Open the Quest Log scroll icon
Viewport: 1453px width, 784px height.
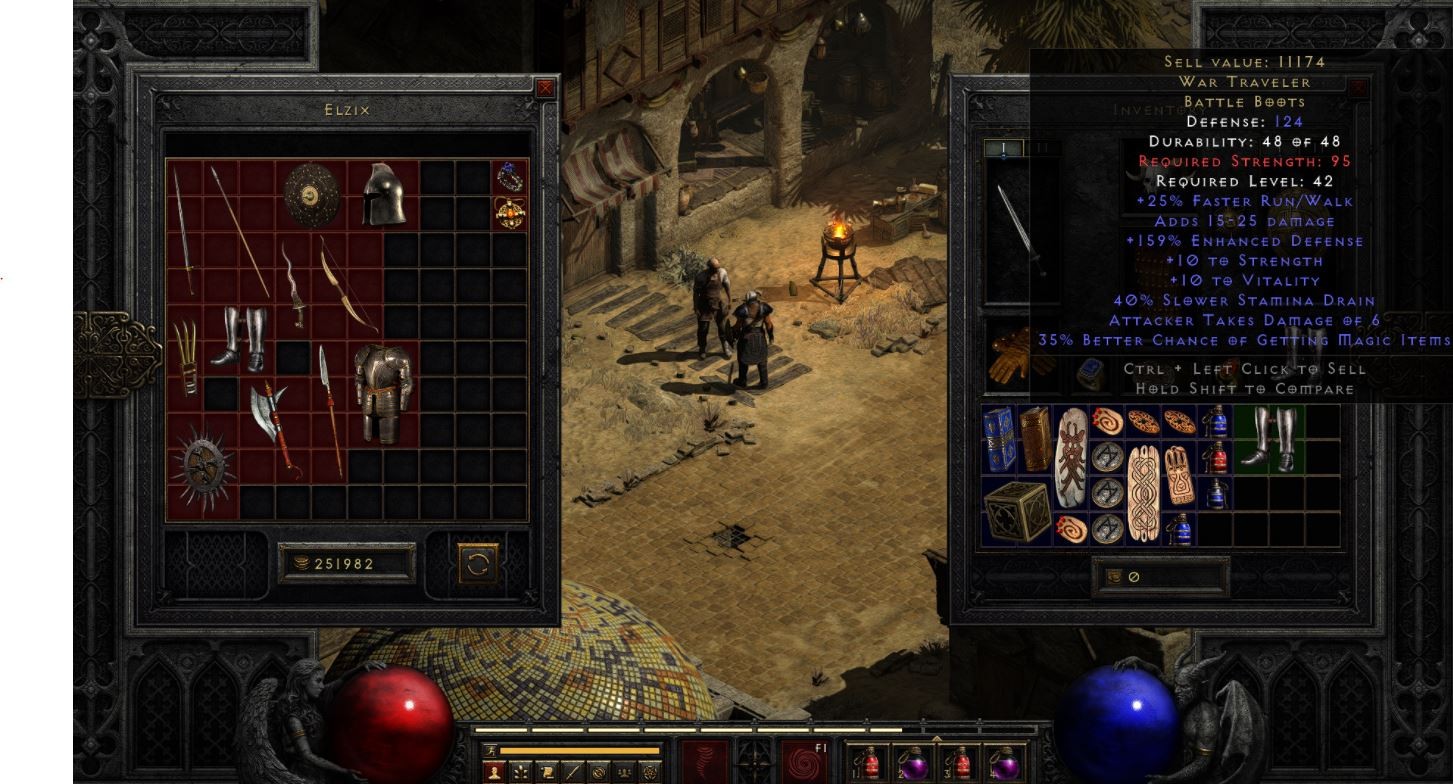(546, 772)
